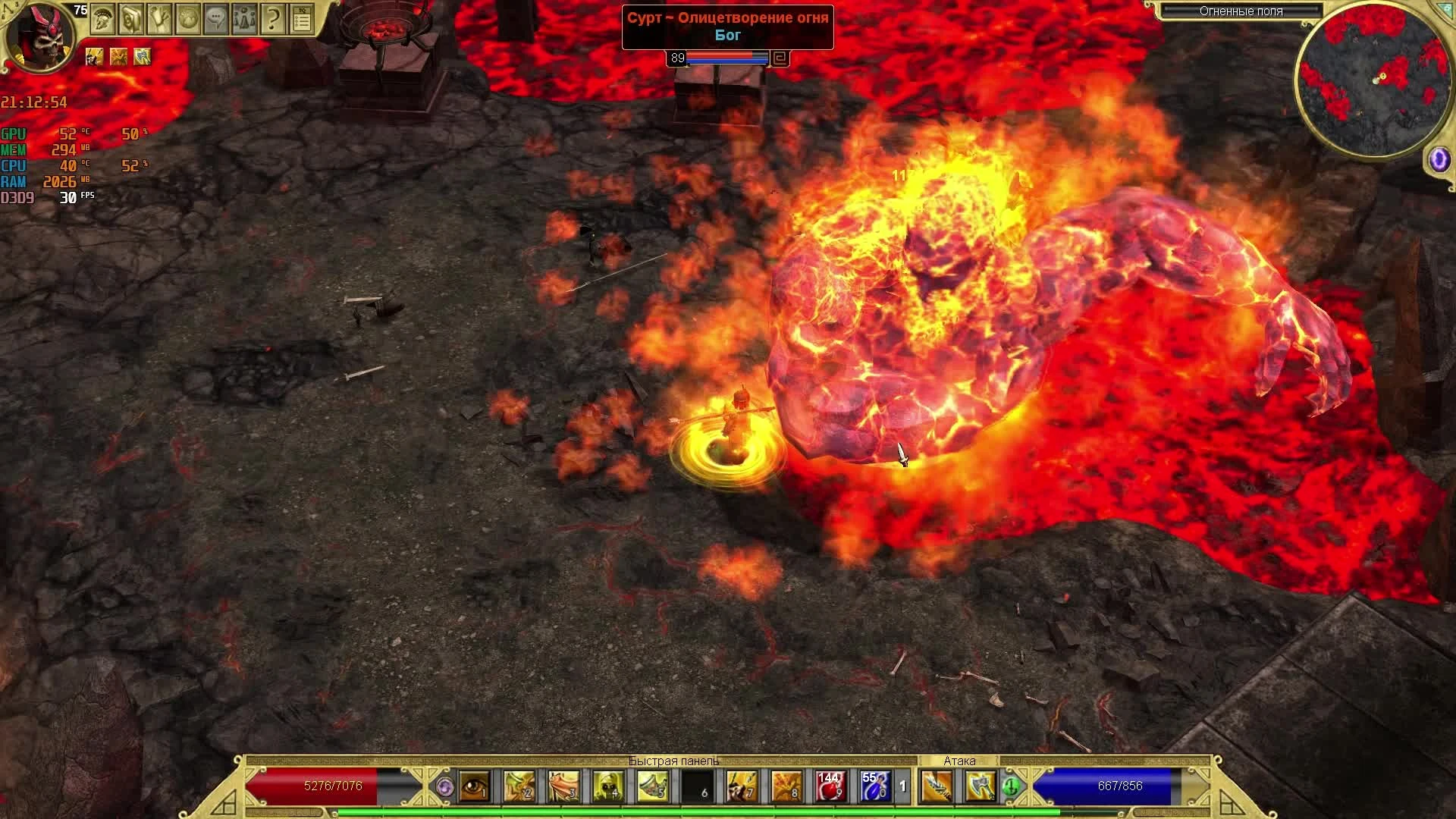Drink the blue mana potion in slot 0
Screen dimensions: 1456x819
tap(874, 787)
